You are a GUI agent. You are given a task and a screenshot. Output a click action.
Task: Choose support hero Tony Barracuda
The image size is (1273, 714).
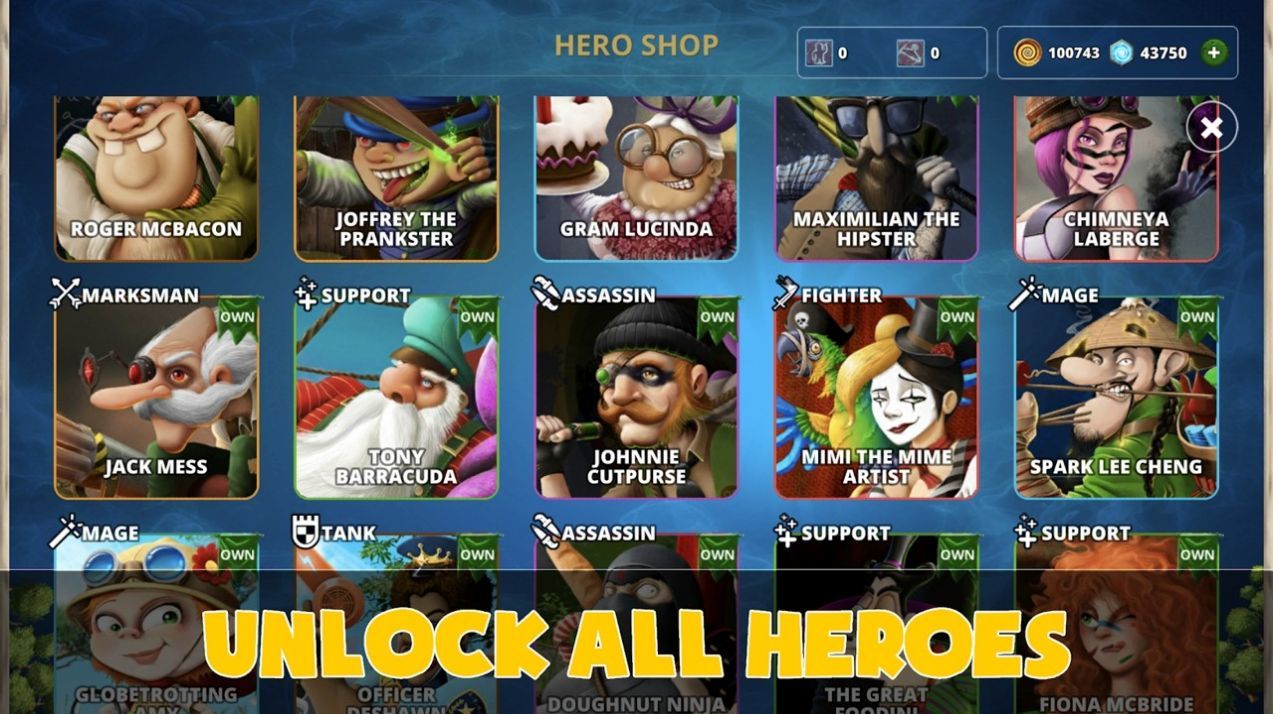tap(396, 398)
